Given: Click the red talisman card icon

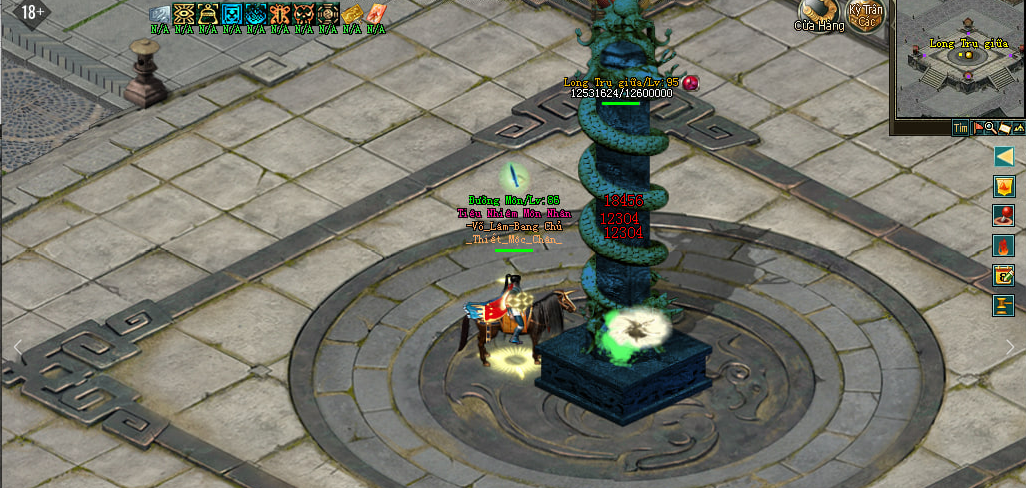Looking at the screenshot, I should pyautogui.click(x=375, y=14).
